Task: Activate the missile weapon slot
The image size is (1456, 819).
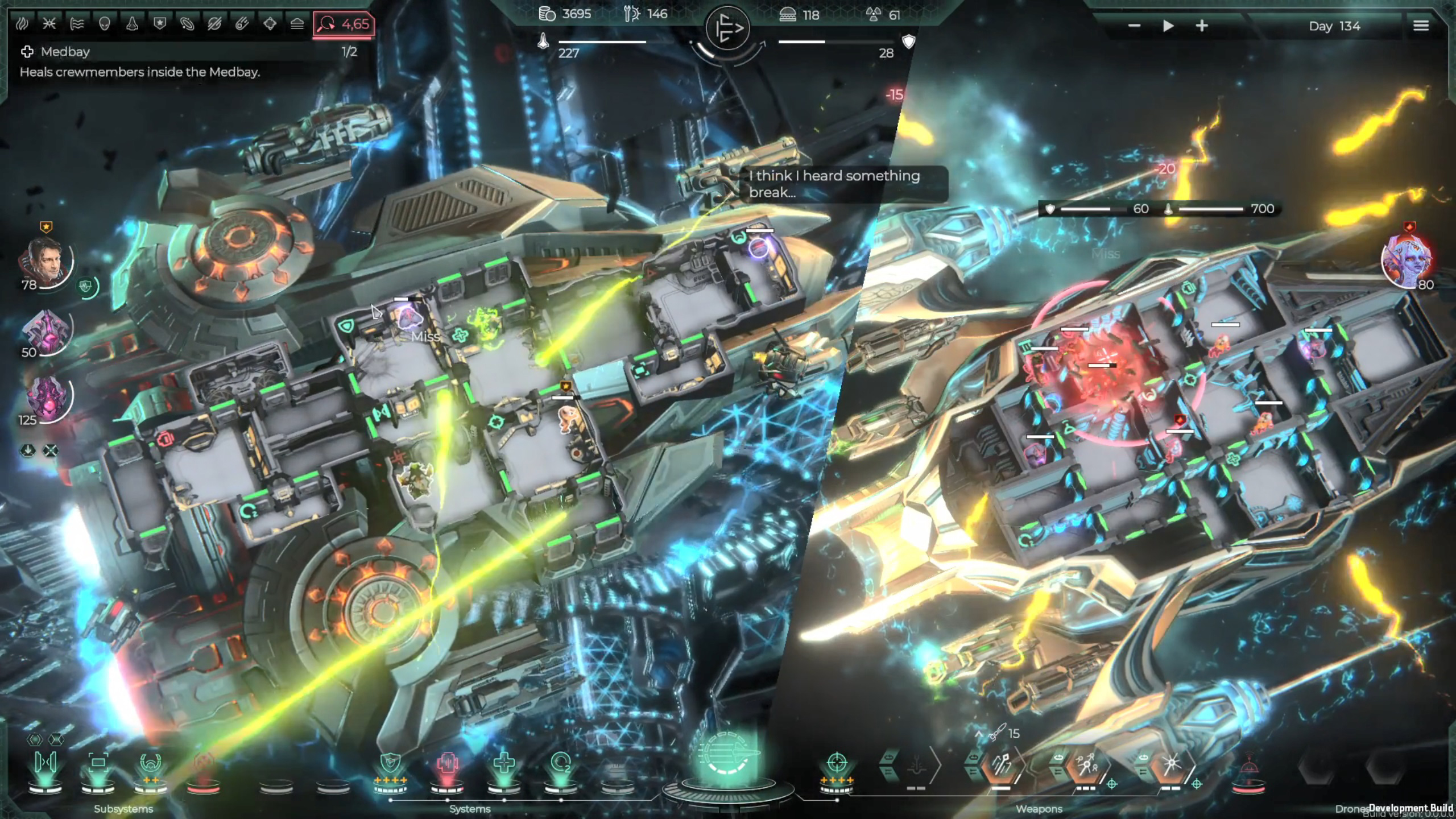Action: pos(1001,765)
